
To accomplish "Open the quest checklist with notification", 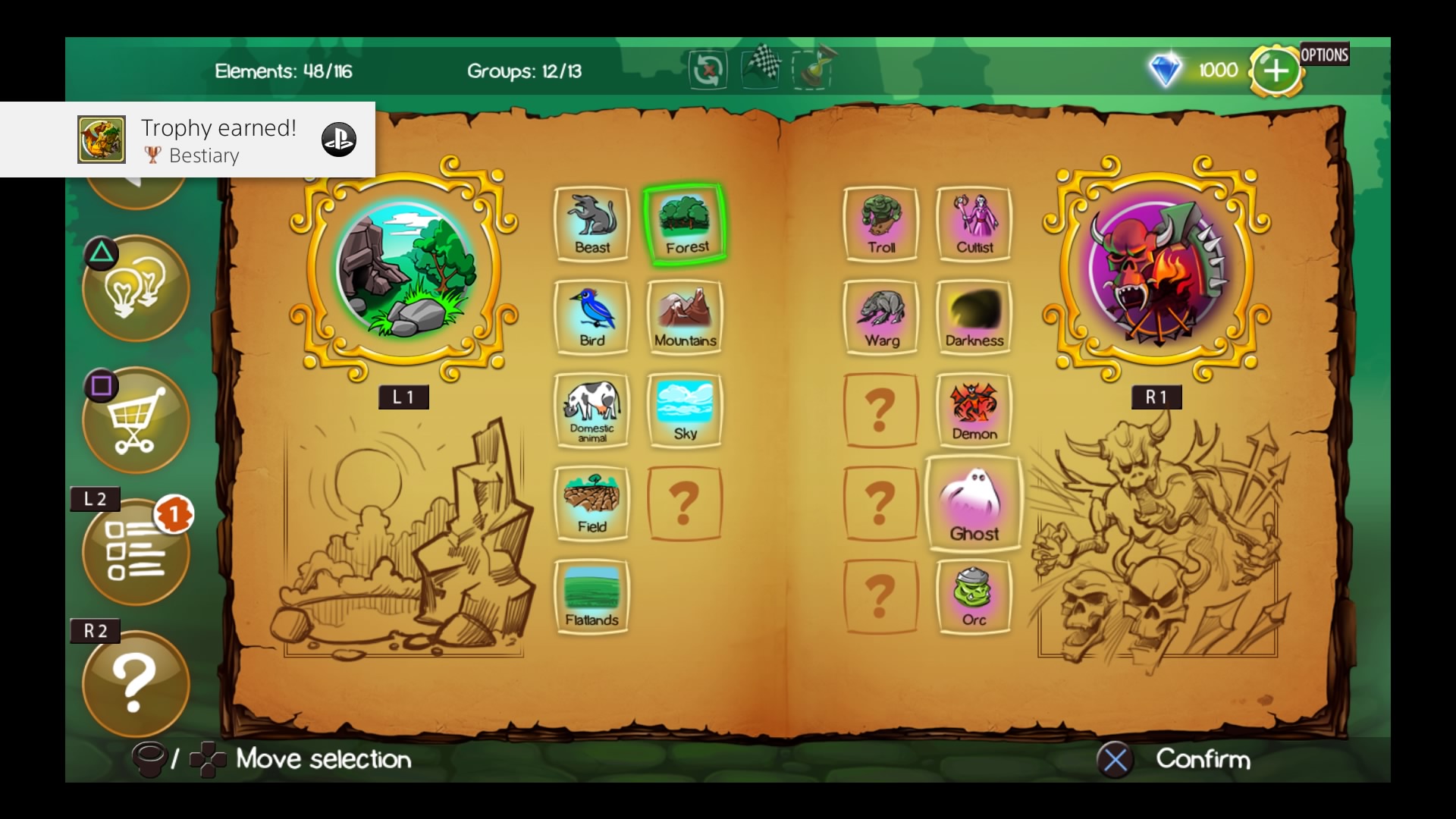I will [136, 552].
